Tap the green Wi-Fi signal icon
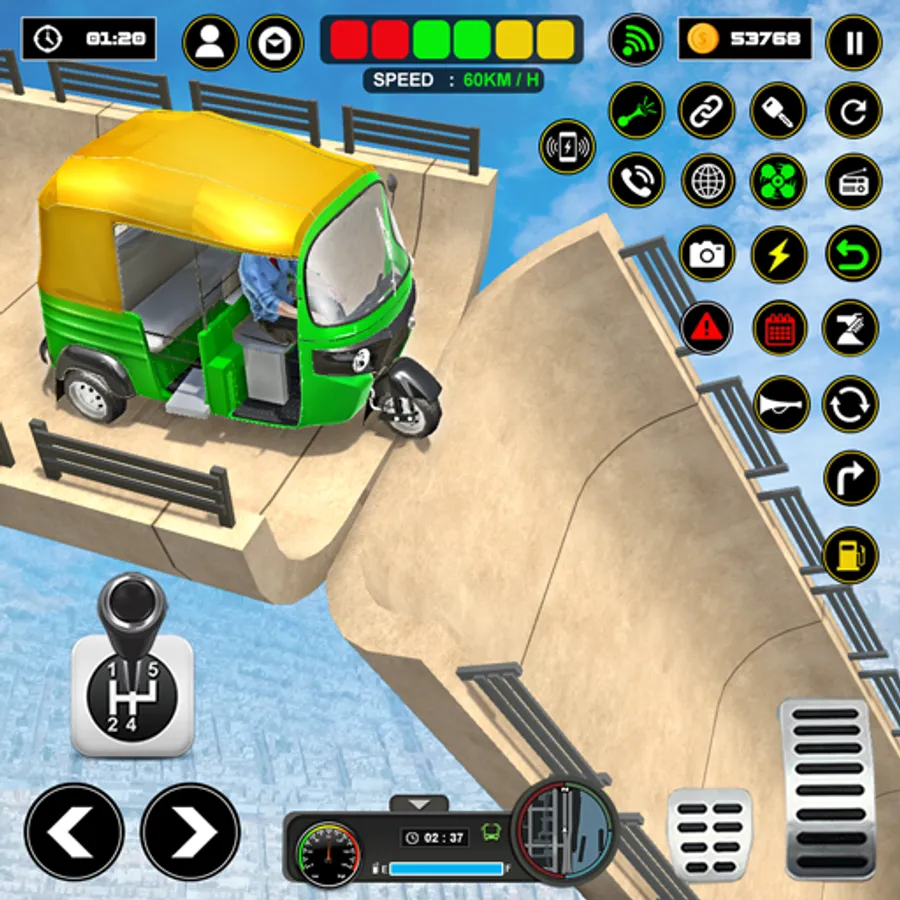900x900 pixels. (636, 42)
